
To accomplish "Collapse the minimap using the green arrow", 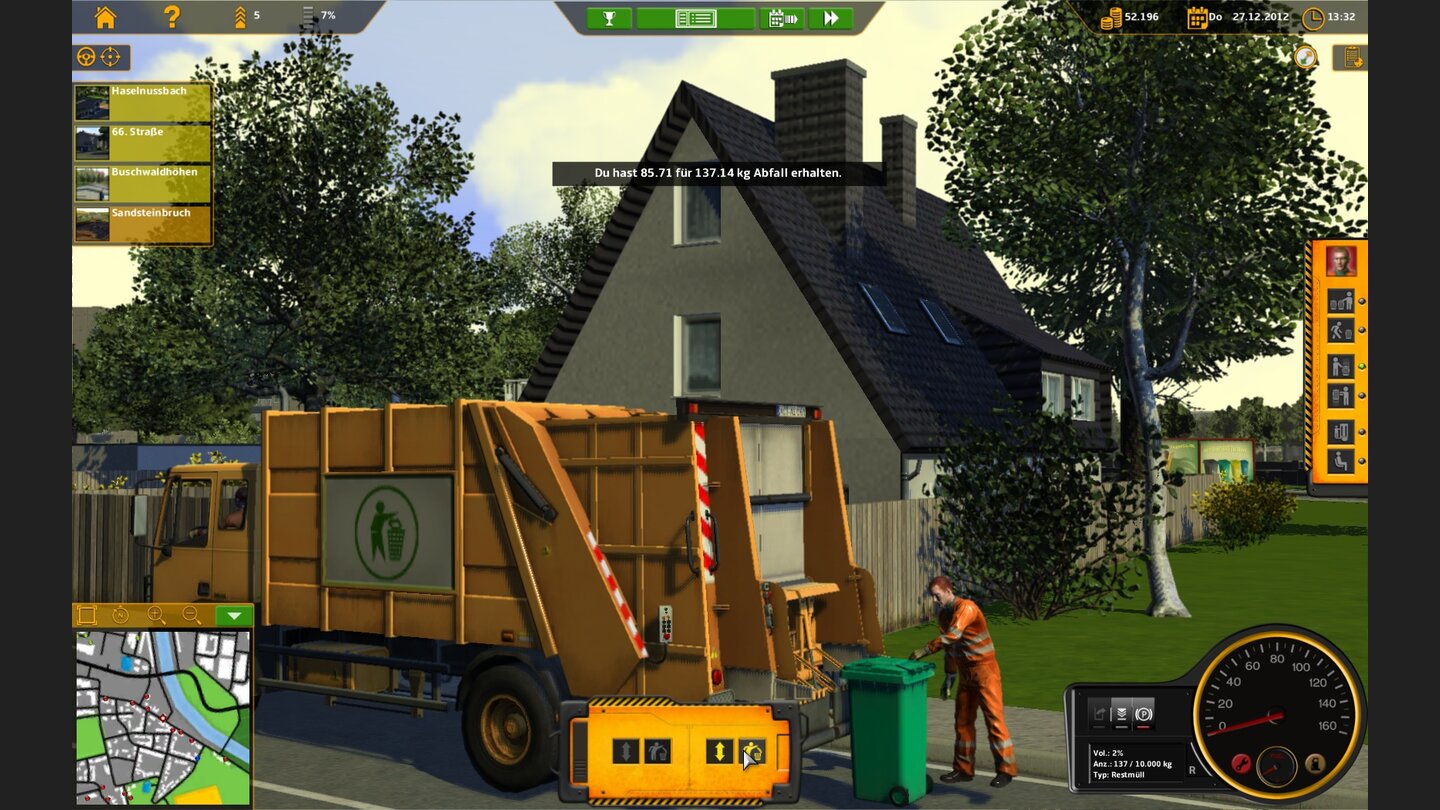I will pyautogui.click(x=235, y=617).
